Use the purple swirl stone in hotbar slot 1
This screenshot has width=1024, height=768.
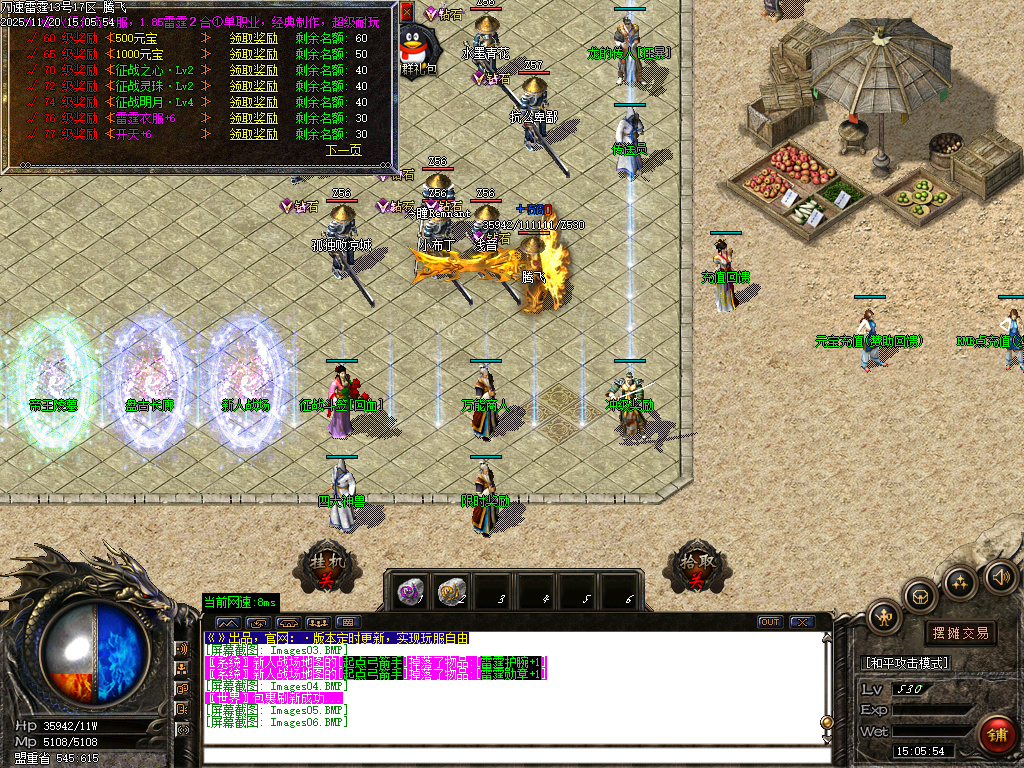[410, 591]
